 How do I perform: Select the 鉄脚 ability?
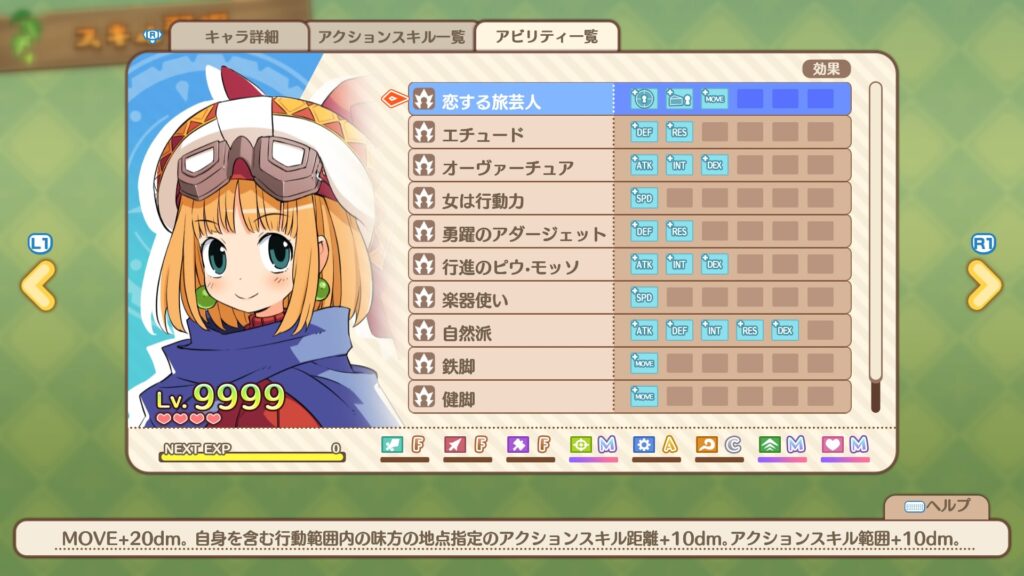coord(512,364)
